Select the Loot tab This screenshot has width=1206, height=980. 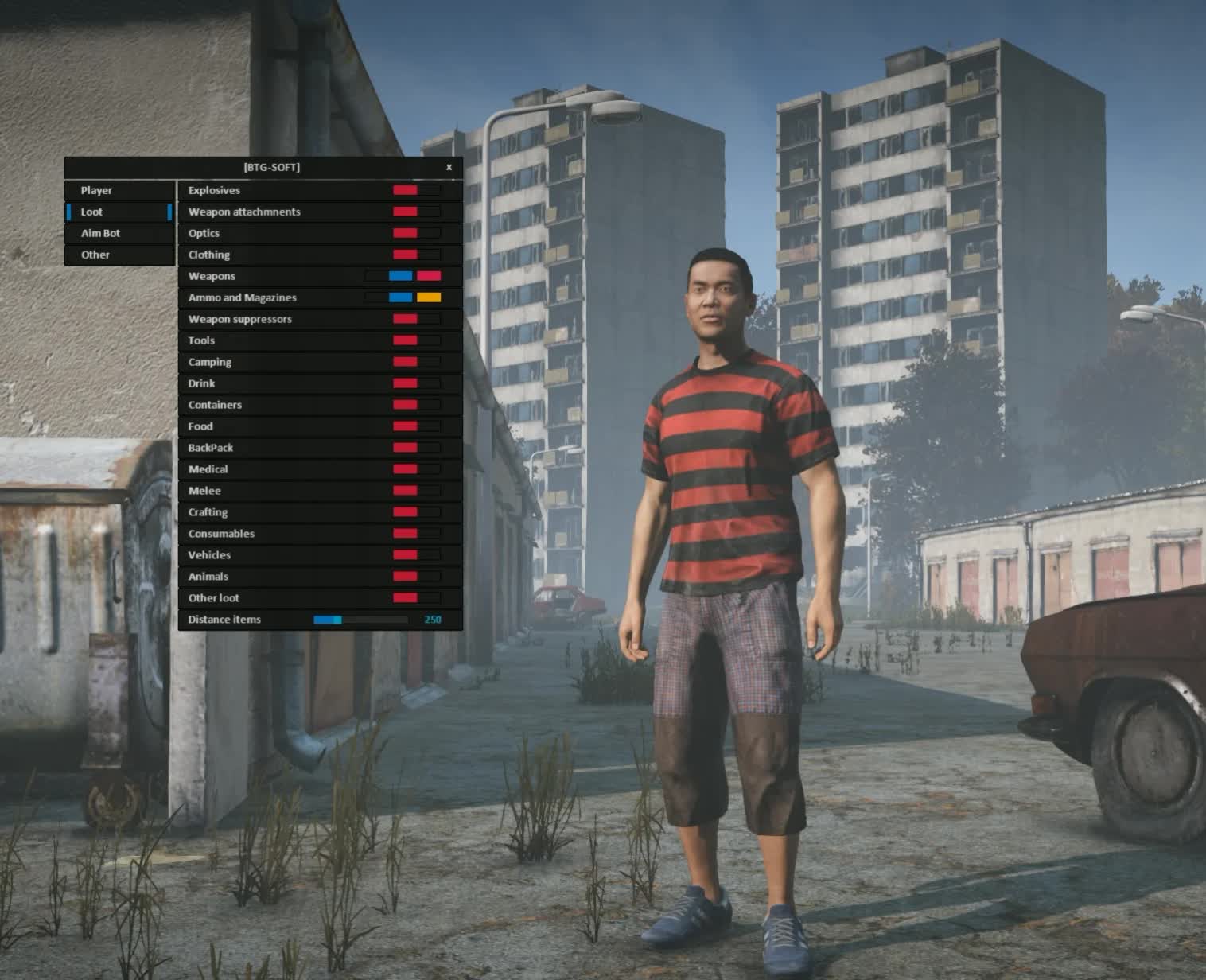click(119, 212)
